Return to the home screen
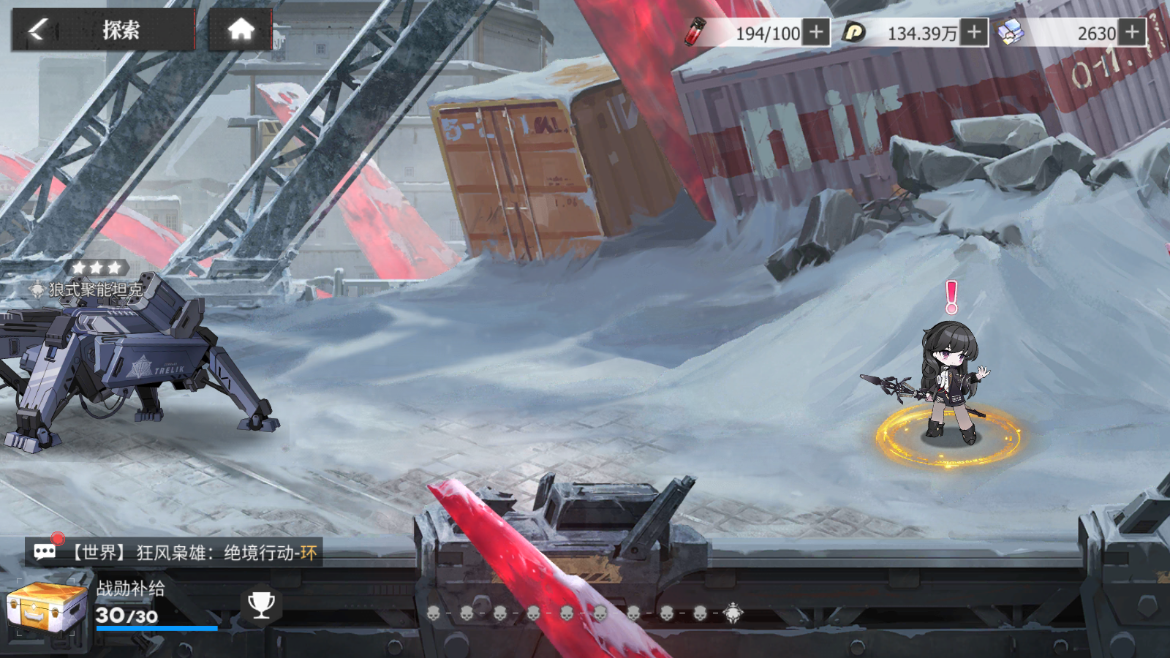Screen dimensions: 1170x658 [x=240, y=30]
